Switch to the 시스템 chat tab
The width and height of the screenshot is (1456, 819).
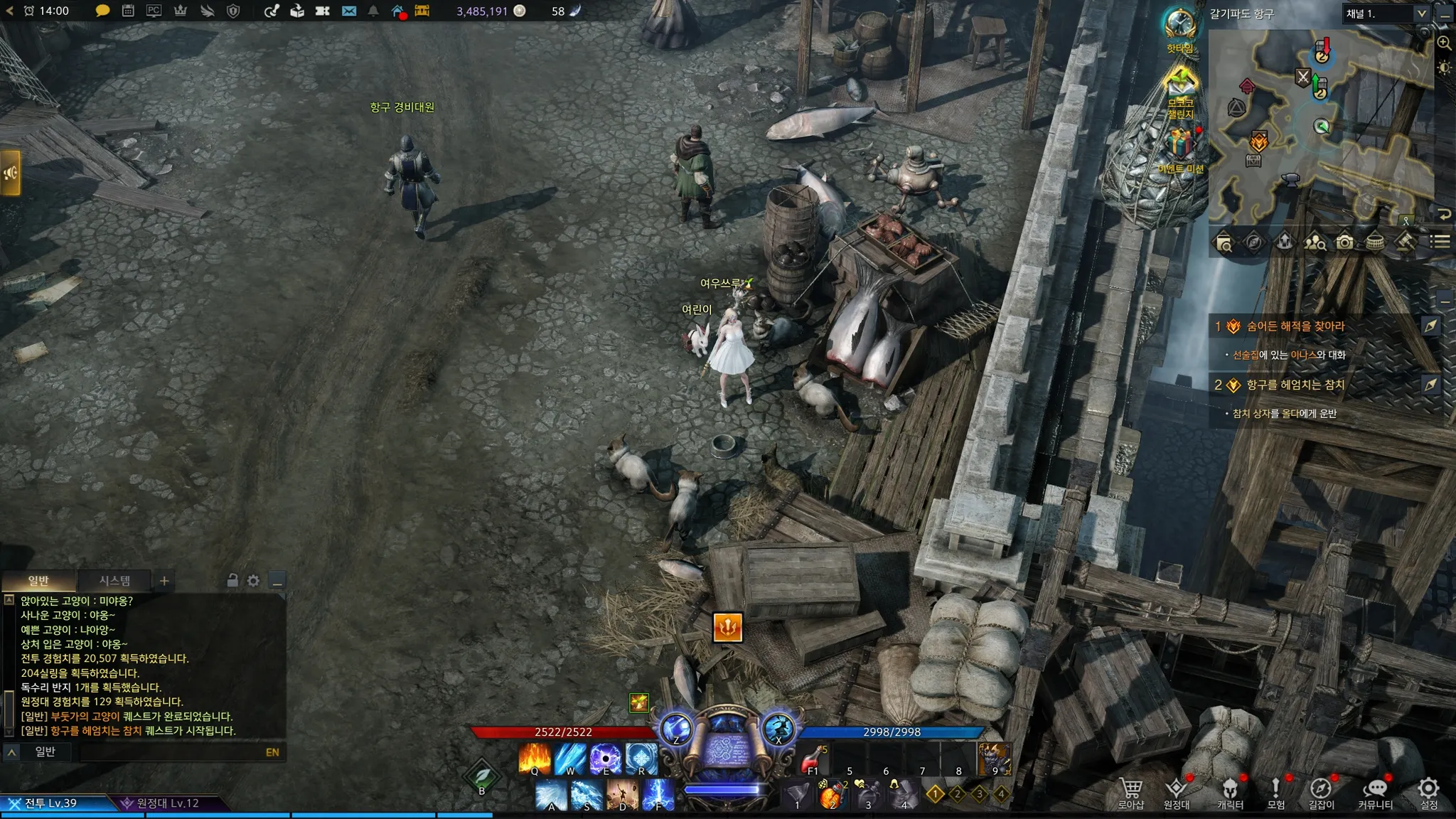click(114, 581)
